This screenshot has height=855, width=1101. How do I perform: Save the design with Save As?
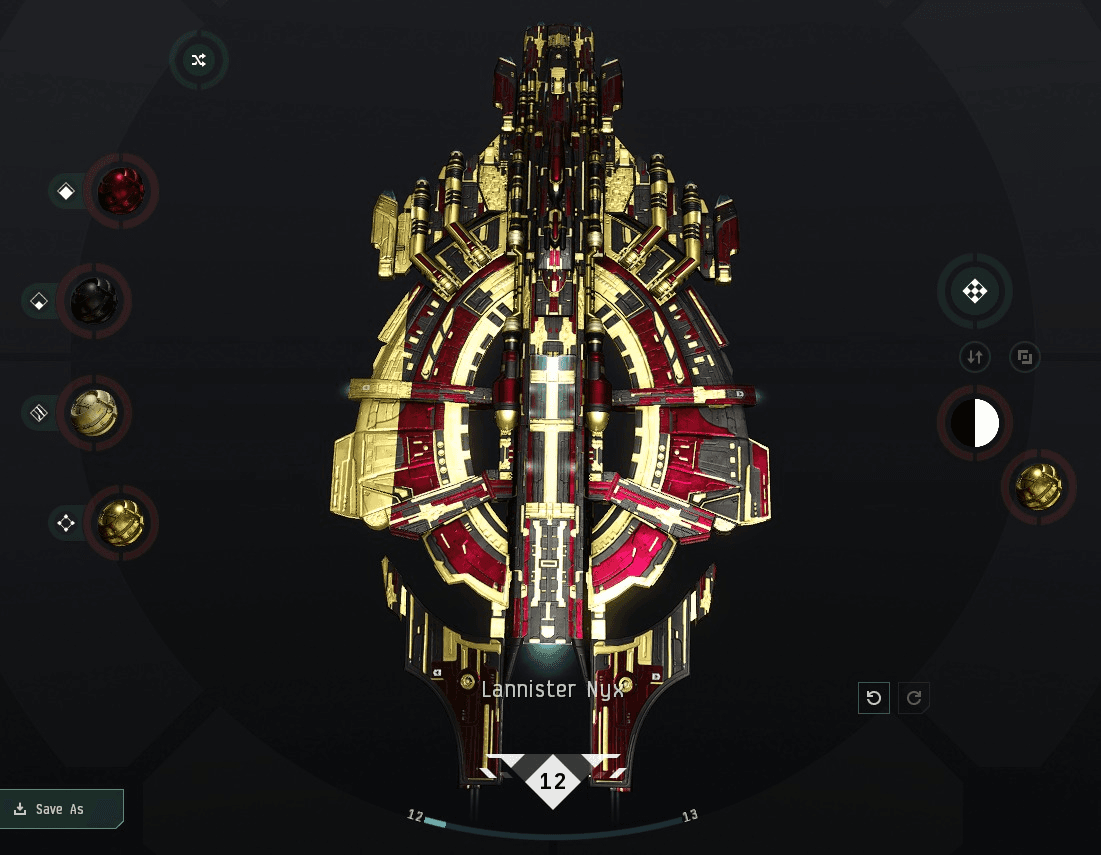pyautogui.click(x=61, y=809)
